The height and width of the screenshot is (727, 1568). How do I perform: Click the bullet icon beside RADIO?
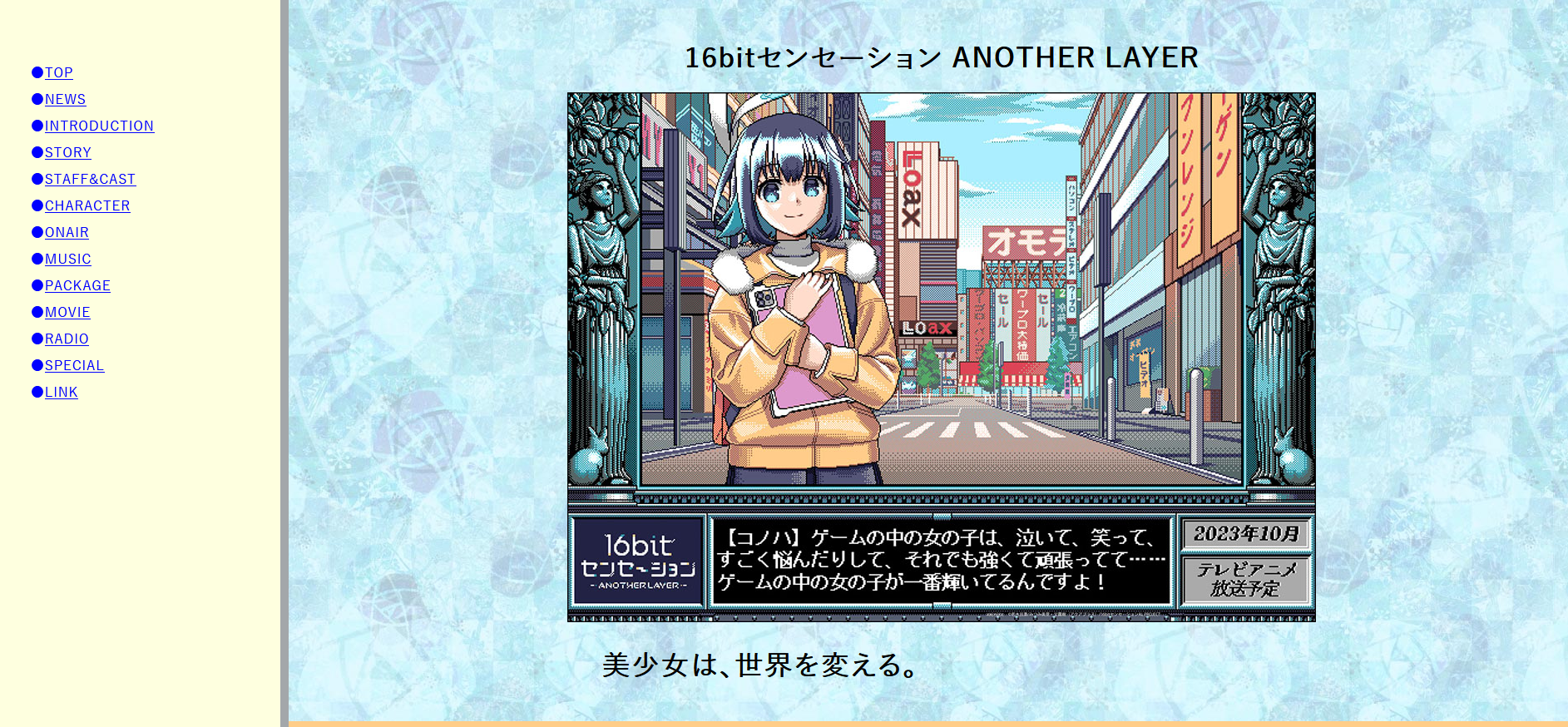tap(37, 339)
